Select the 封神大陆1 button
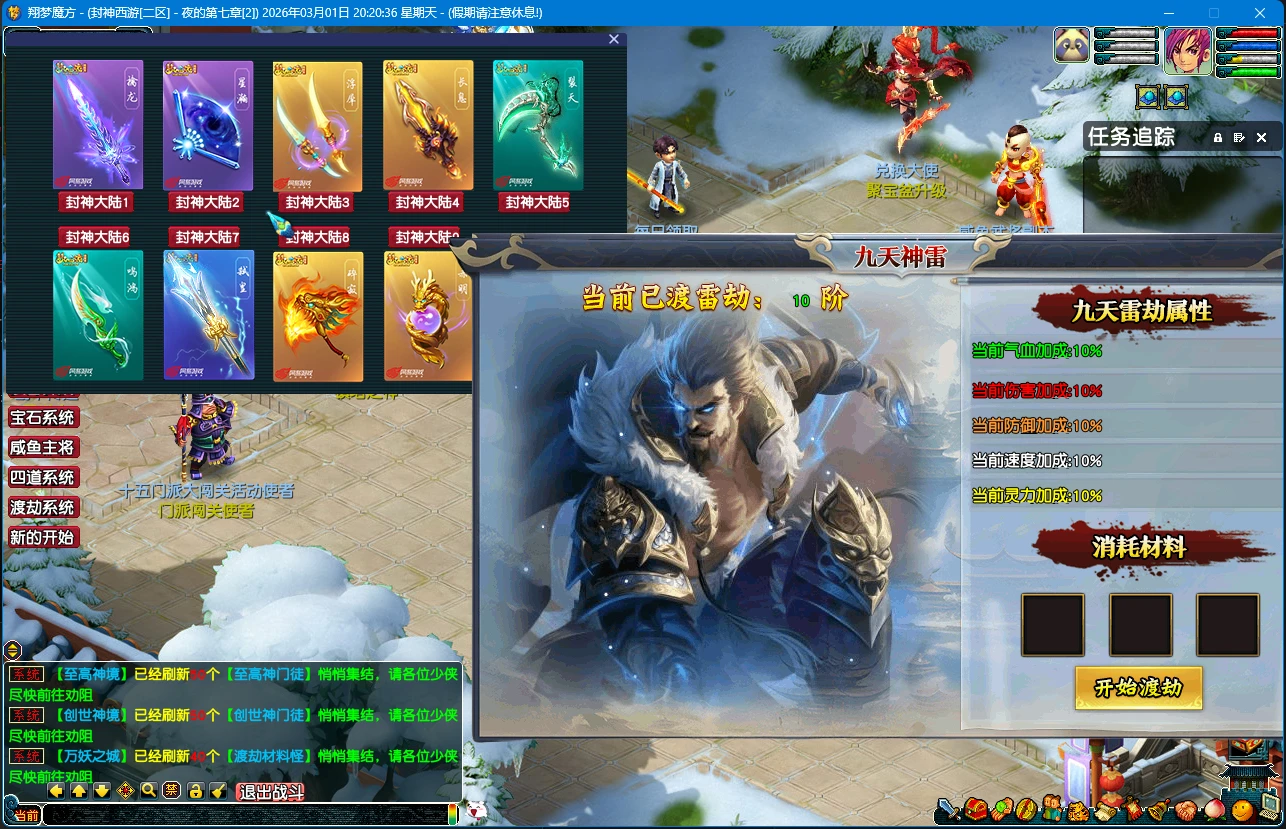The image size is (1286, 829). [97, 202]
